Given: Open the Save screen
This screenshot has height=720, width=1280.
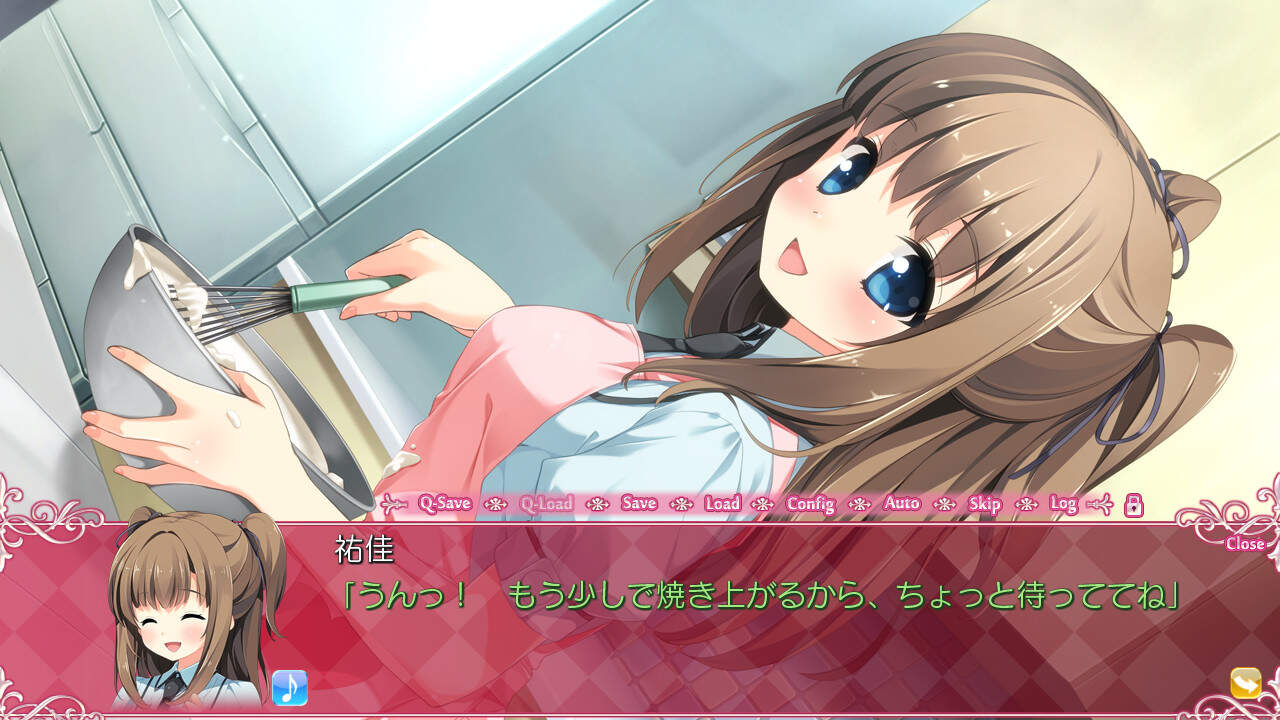Looking at the screenshot, I should (x=639, y=505).
